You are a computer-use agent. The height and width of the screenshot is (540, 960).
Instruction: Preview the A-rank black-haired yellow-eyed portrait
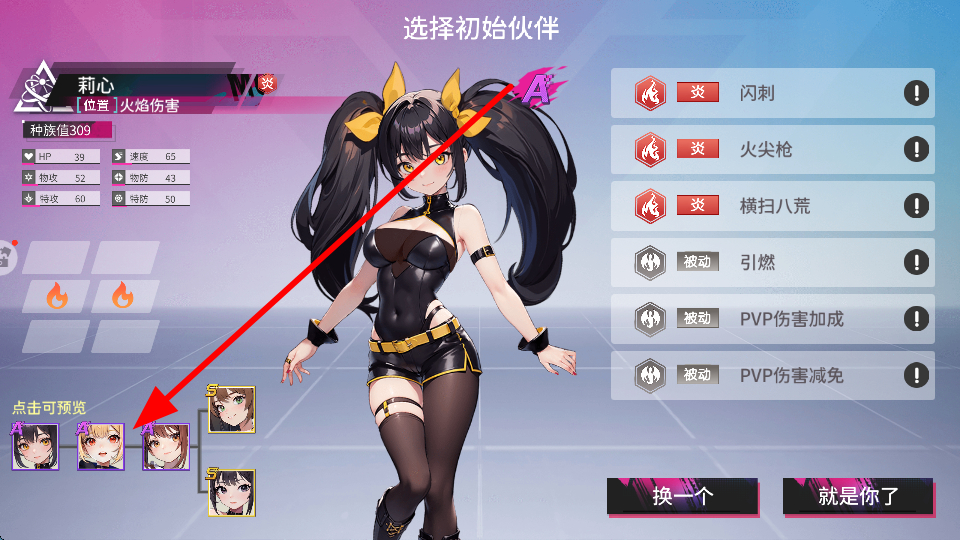click(x=36, y=446)
